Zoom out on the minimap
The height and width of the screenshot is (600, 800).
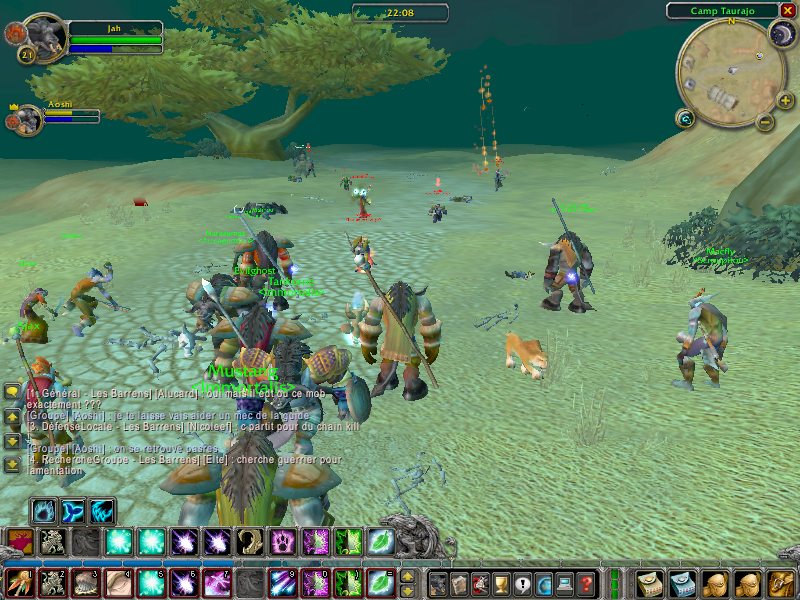click(x=765, y=124)
